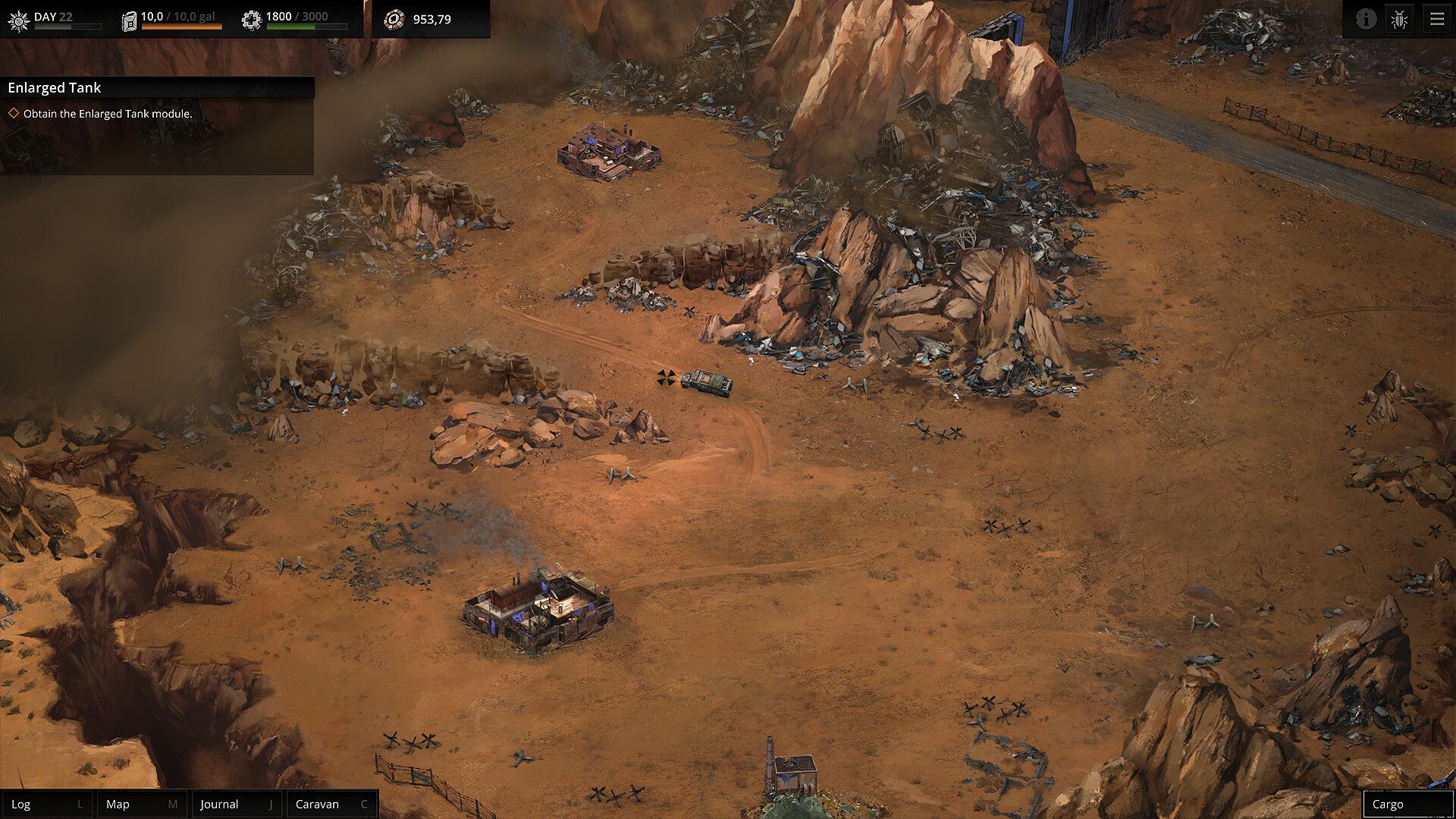Click the Enlarged Tank quest objective diamond
Screen dimensions: 1456x819
(x=14, y=112)
